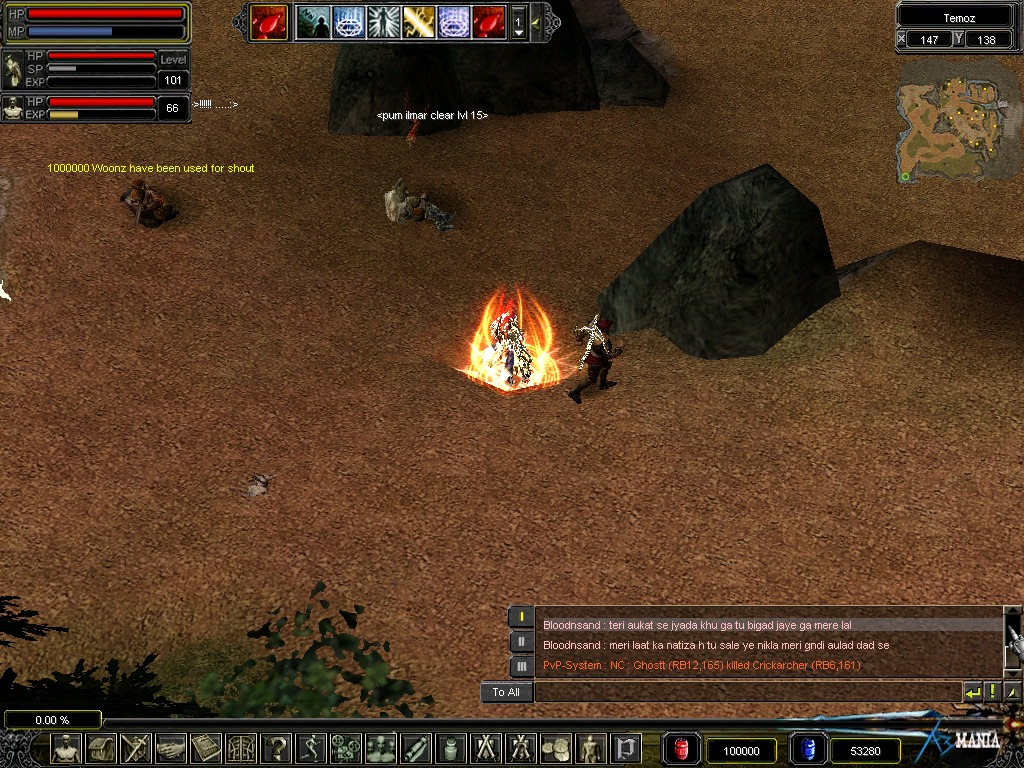Cast the white radiant figure skill

coord(383,22)
